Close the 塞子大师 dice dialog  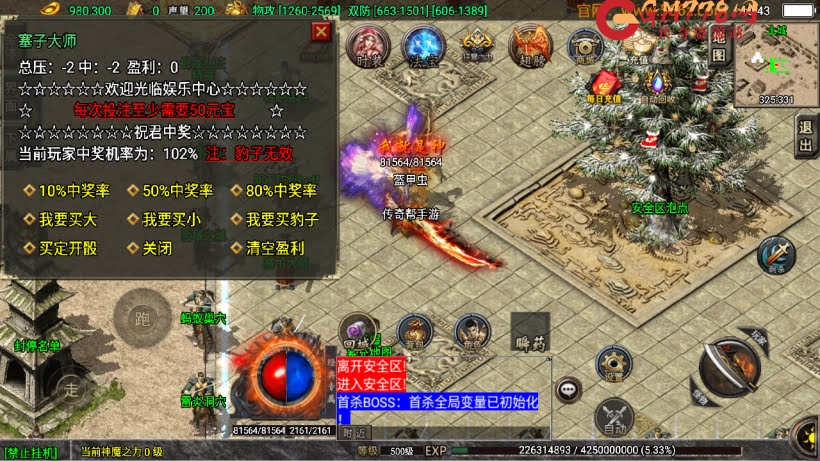point(321,31)
